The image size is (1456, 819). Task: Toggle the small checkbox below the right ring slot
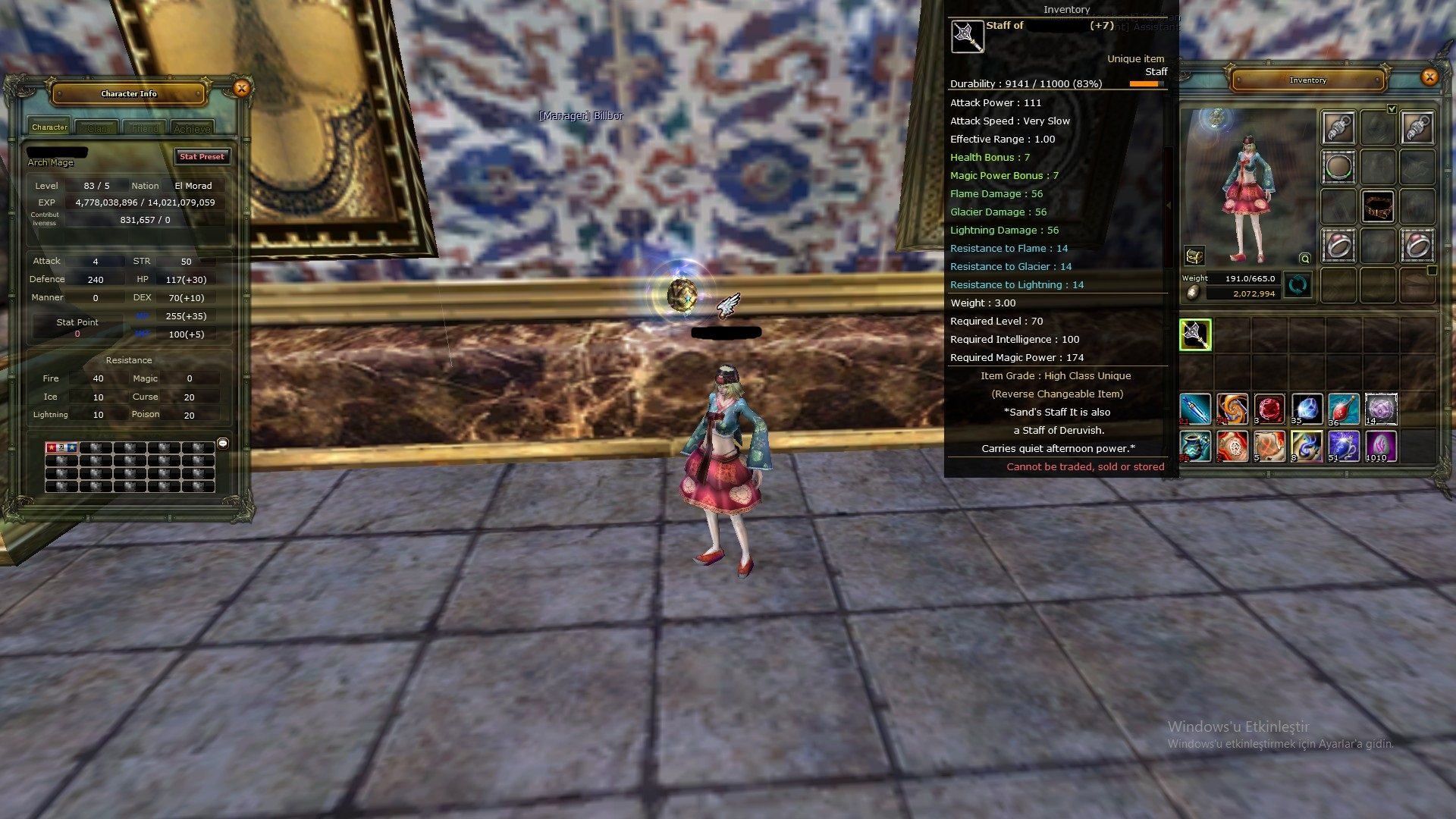1432,269
